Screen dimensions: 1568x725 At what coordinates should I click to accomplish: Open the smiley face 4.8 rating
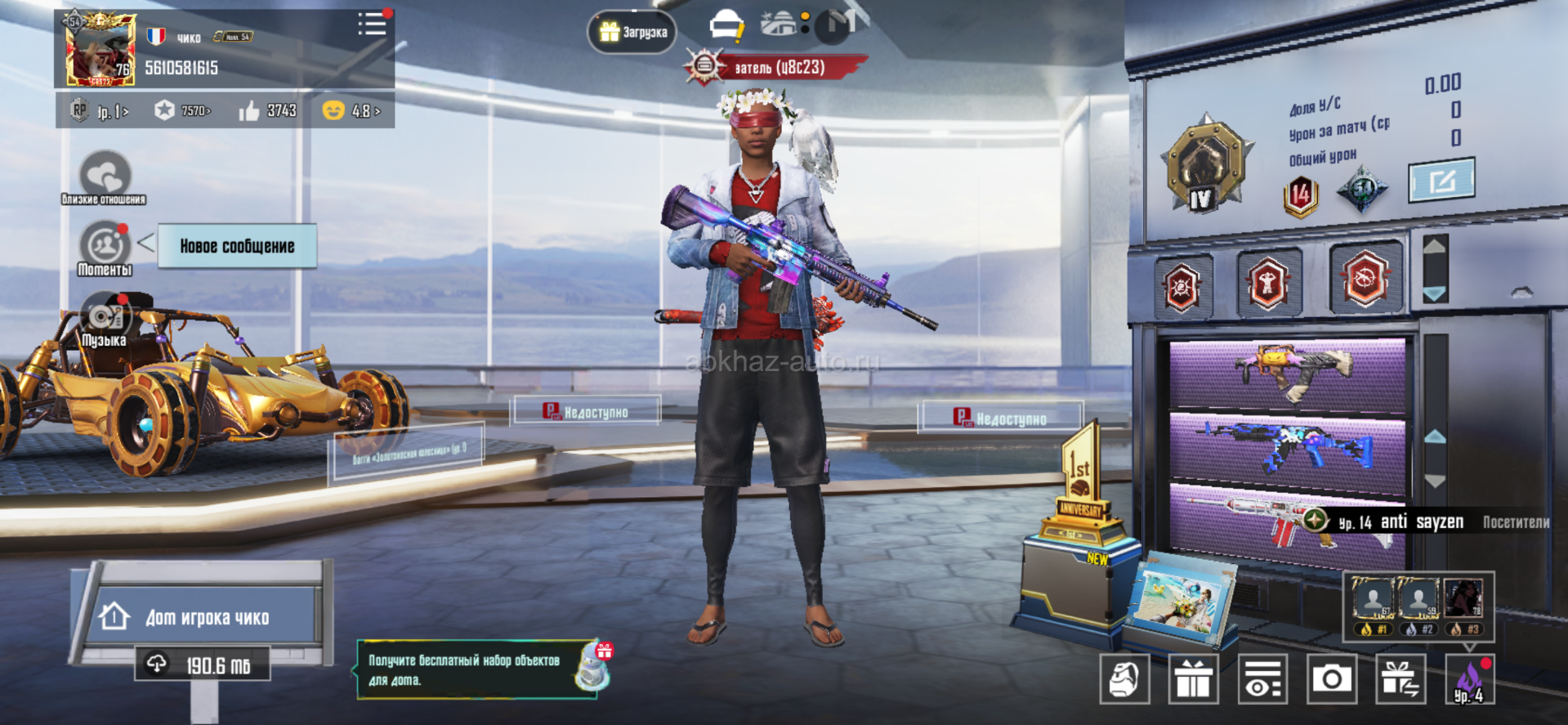351,111
